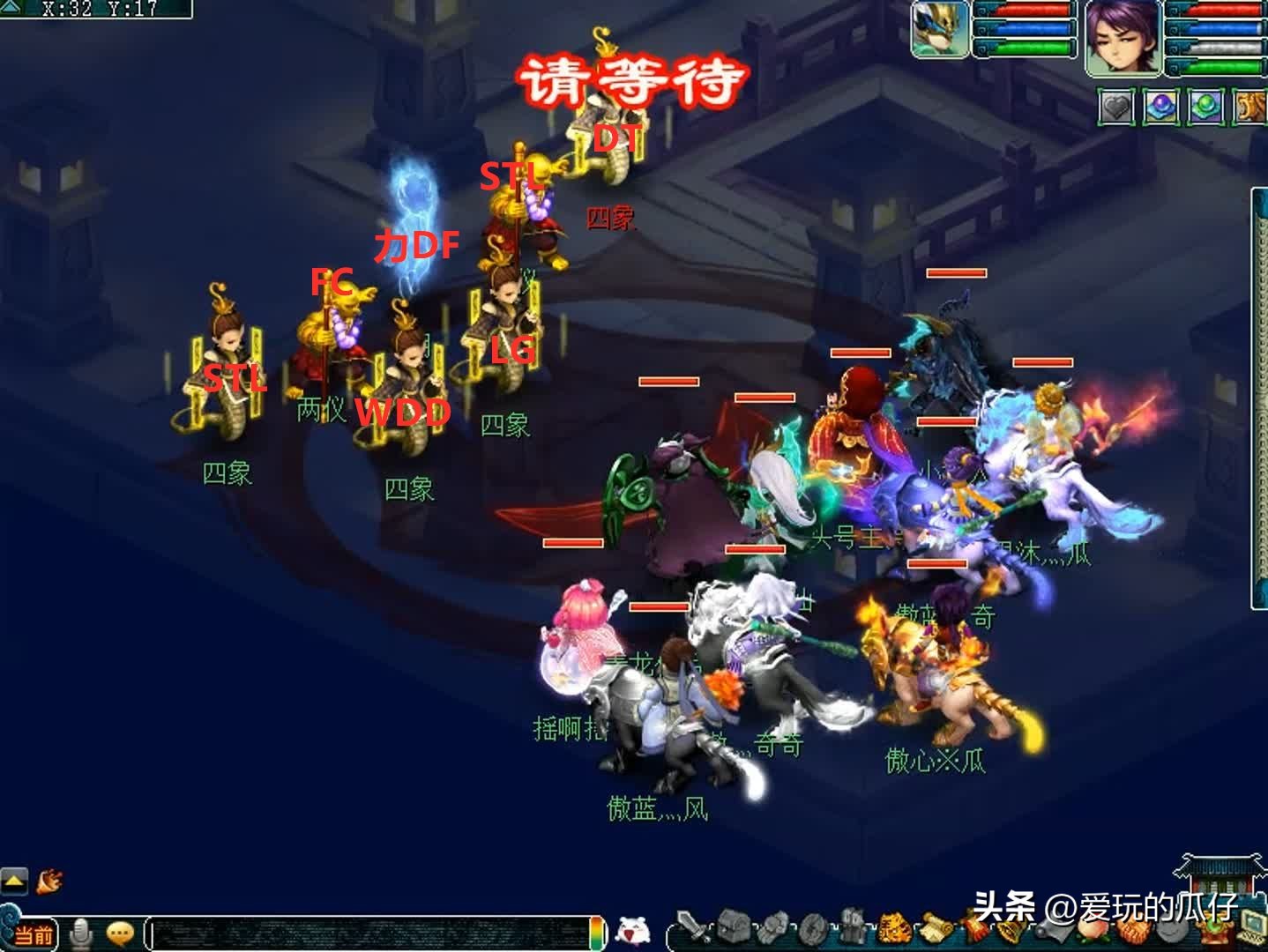The image size is (1268, 952).
Task: Toggle the microphone voice chat icon
Action: pos(82,933)
